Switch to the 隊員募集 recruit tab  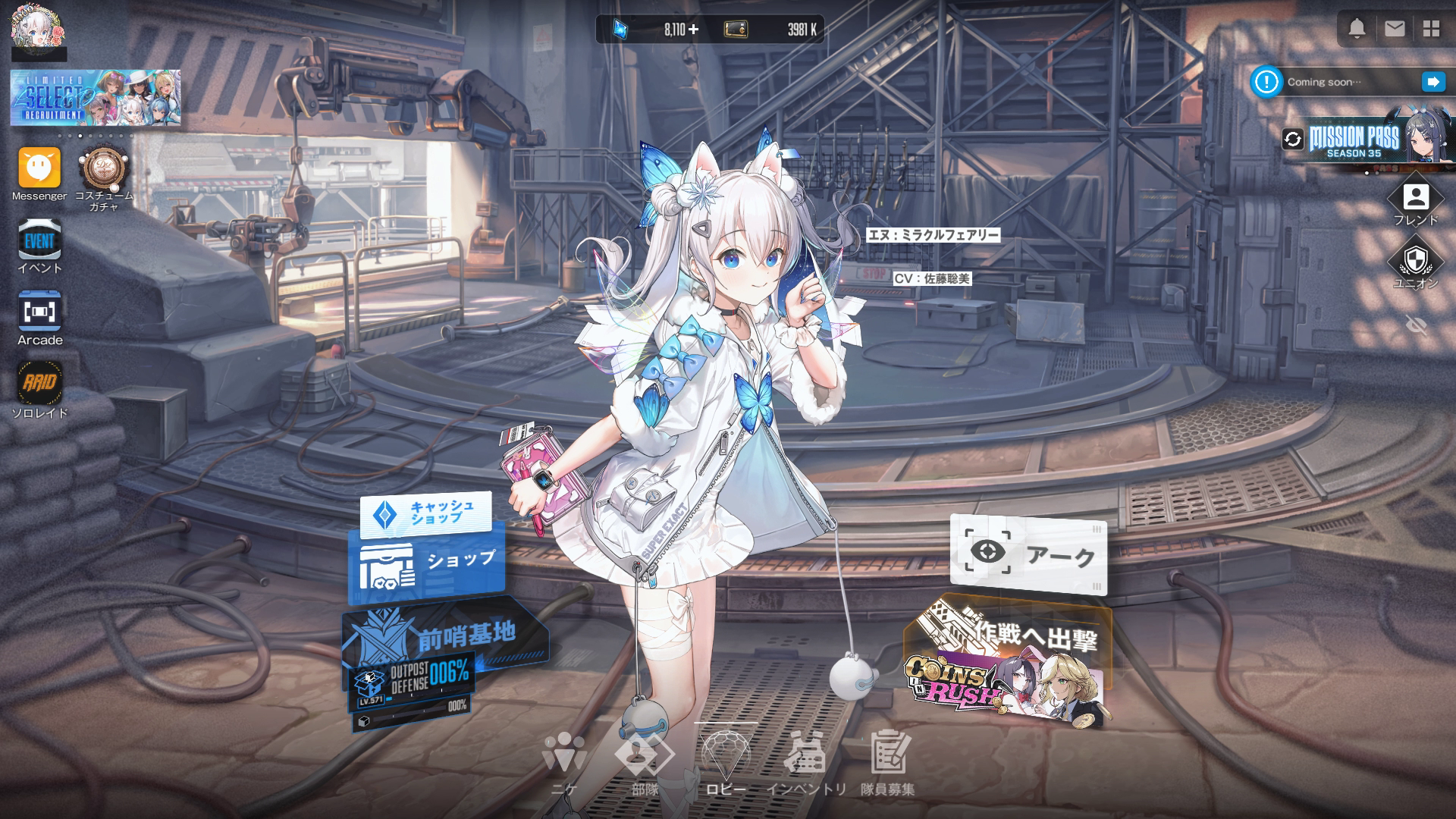(887, 762)
